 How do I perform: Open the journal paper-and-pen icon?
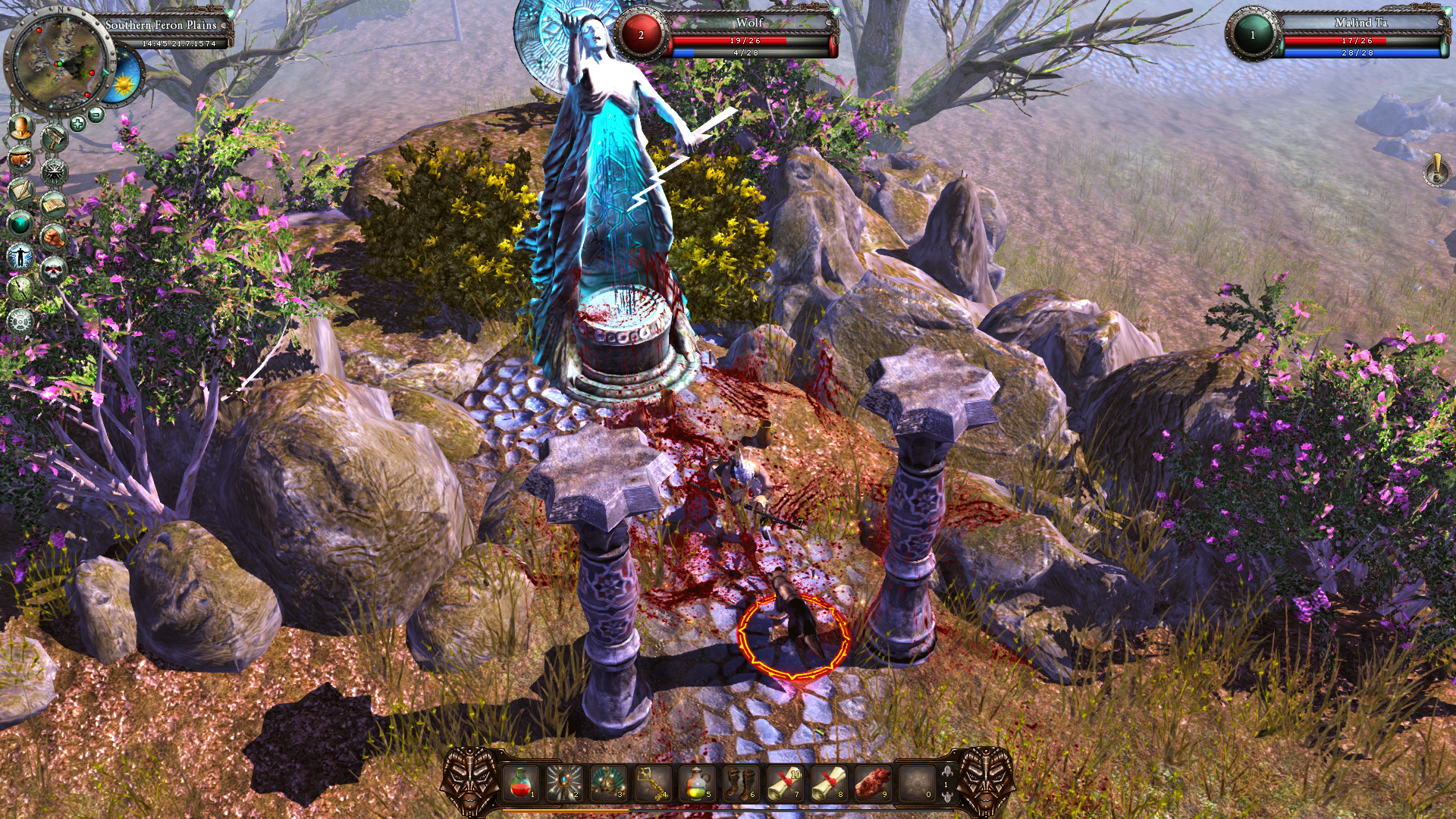point(20,192)
